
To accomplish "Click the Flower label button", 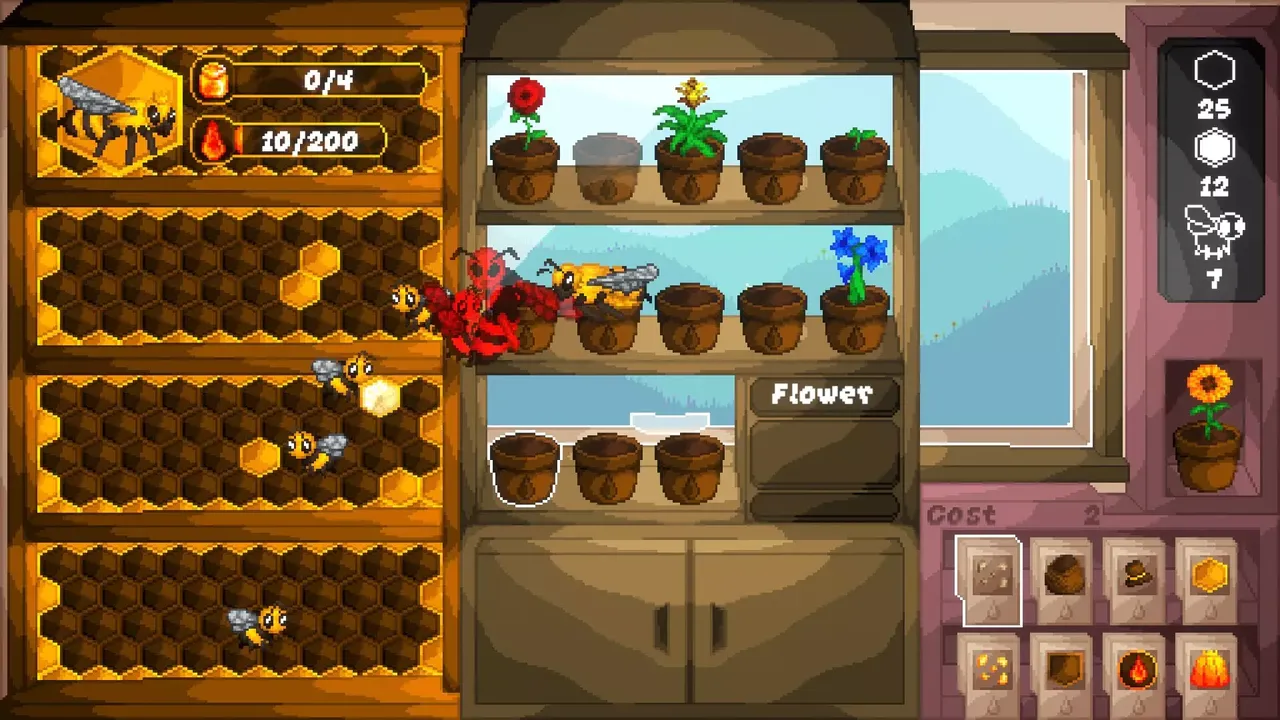I will [823, 396].
